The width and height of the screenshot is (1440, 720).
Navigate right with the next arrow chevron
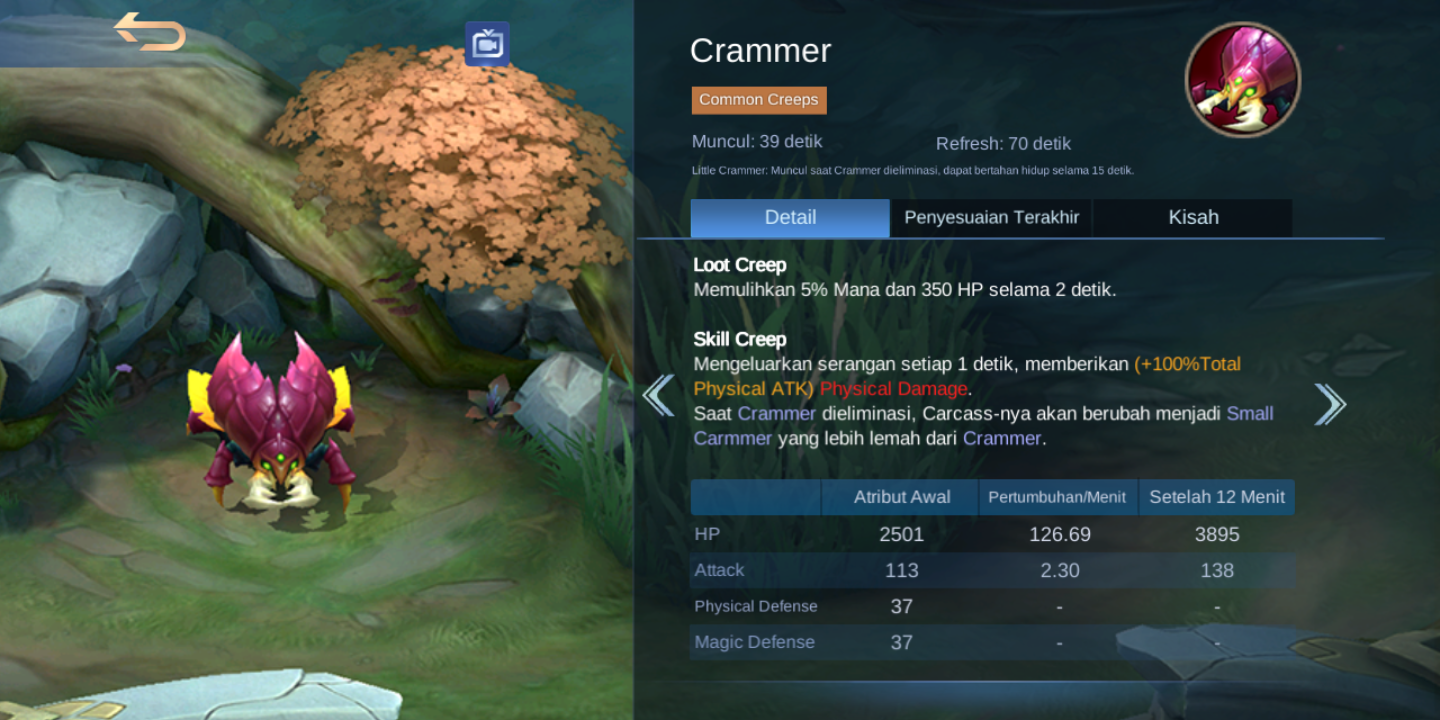[x=1330, y=402]
